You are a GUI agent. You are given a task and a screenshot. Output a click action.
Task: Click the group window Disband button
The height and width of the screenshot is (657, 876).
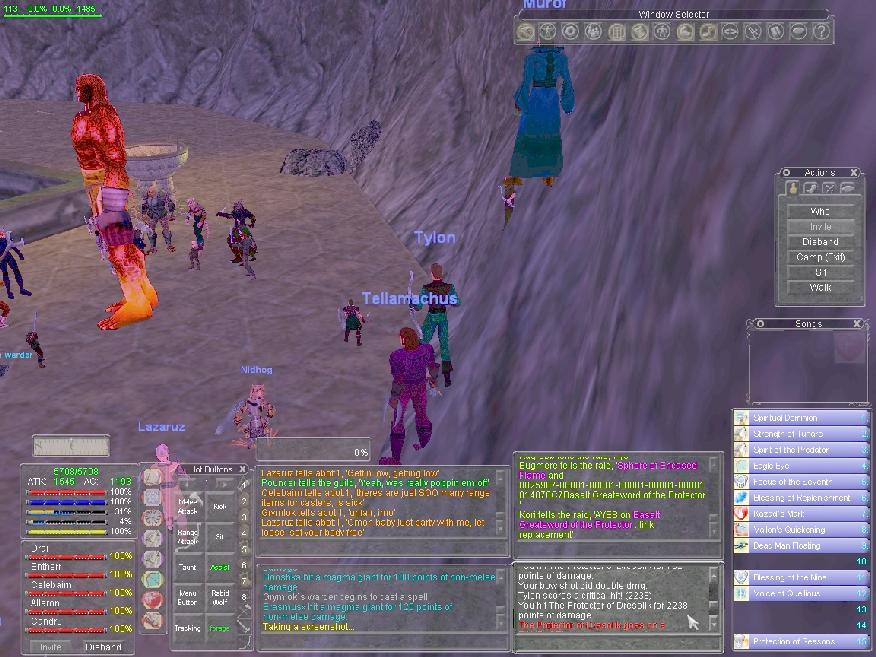pos(103,647)
